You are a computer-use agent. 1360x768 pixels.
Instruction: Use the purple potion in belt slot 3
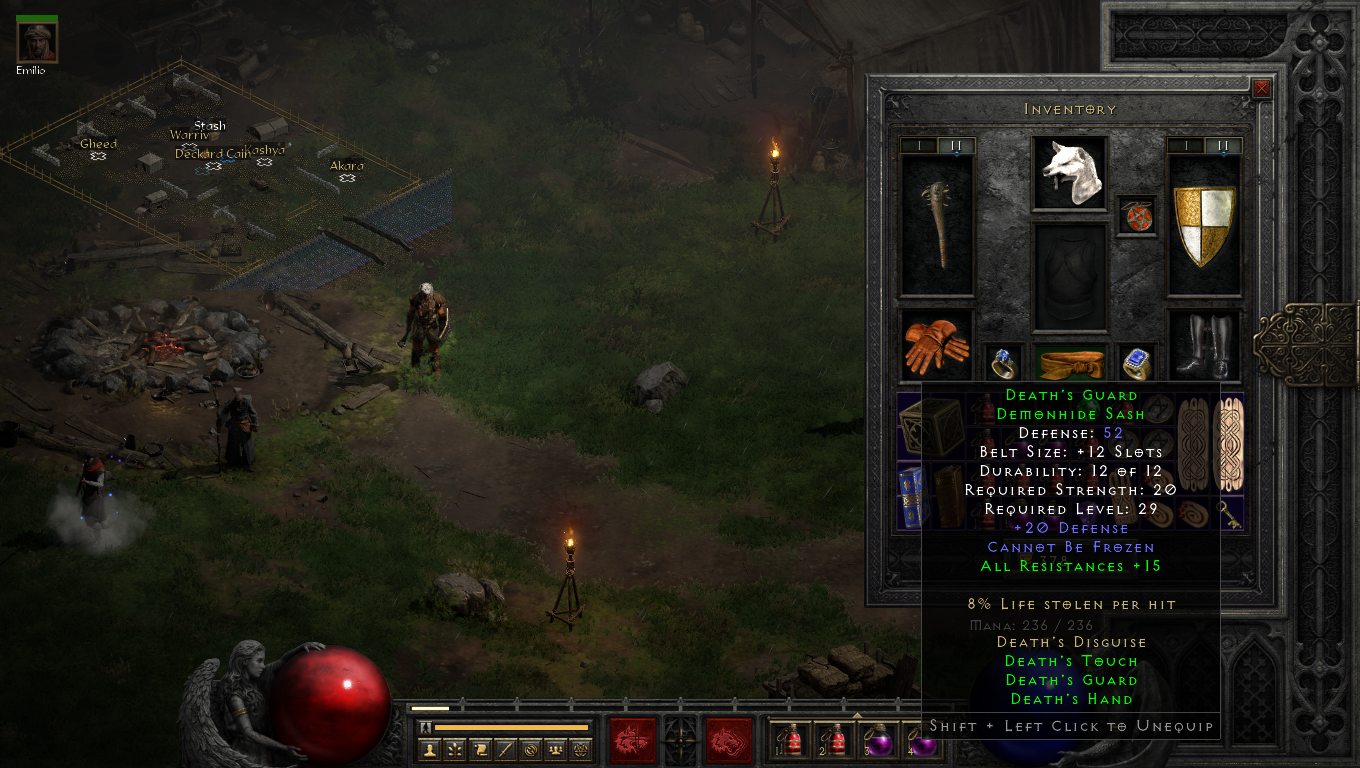click(880, 740)
